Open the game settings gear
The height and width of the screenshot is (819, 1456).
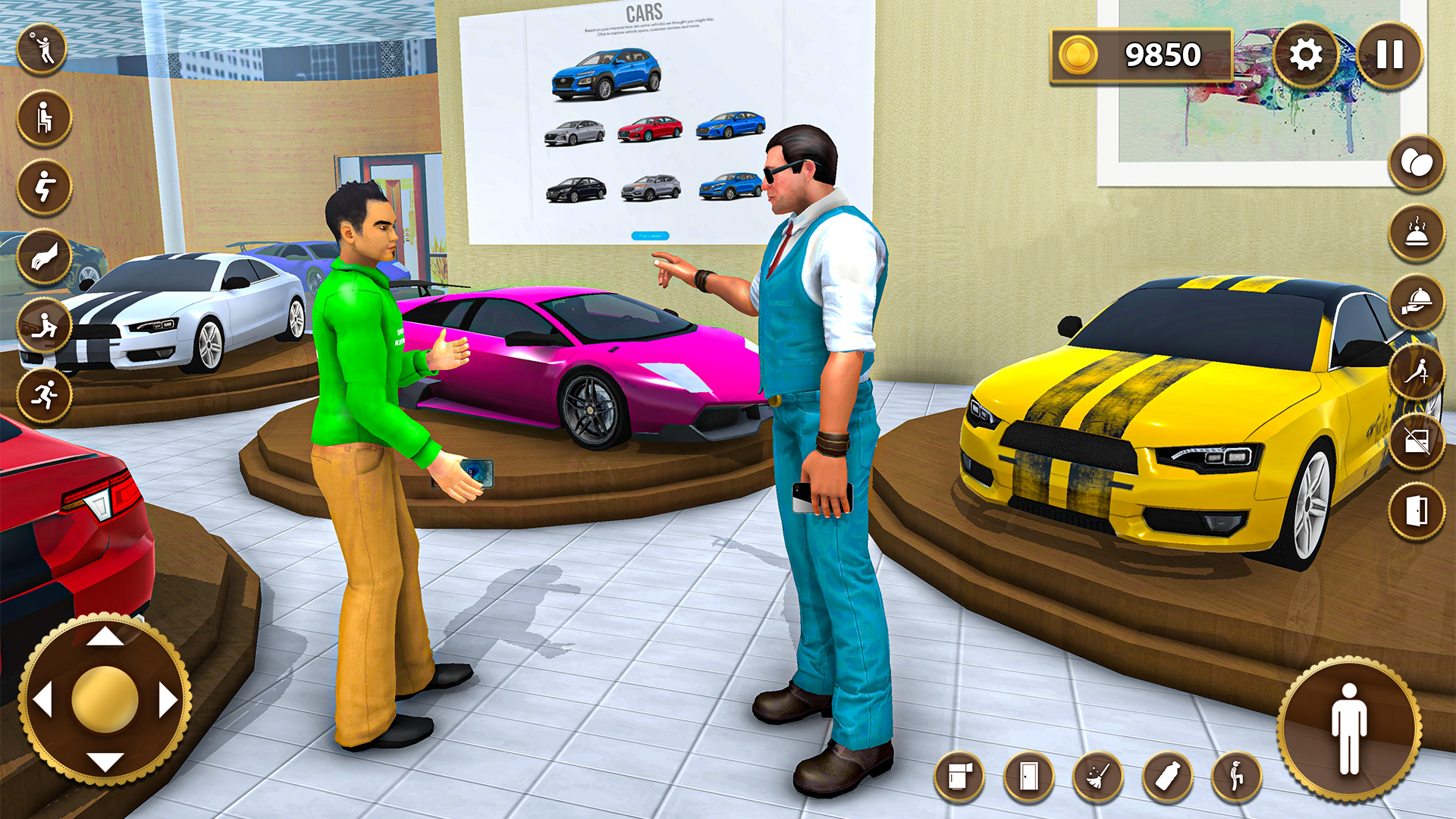[x=1308, y=53]
